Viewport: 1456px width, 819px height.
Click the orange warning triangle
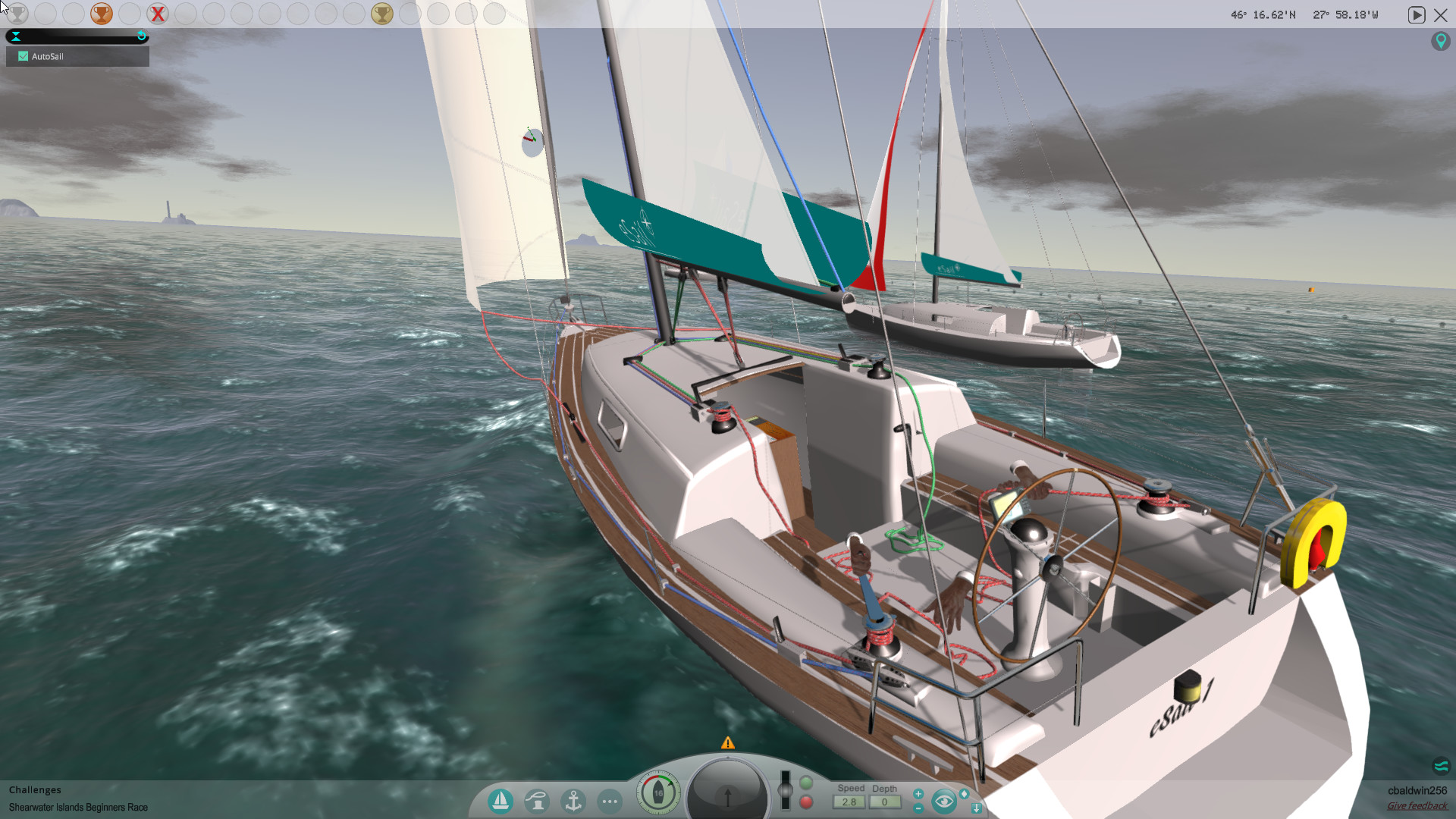729,743
